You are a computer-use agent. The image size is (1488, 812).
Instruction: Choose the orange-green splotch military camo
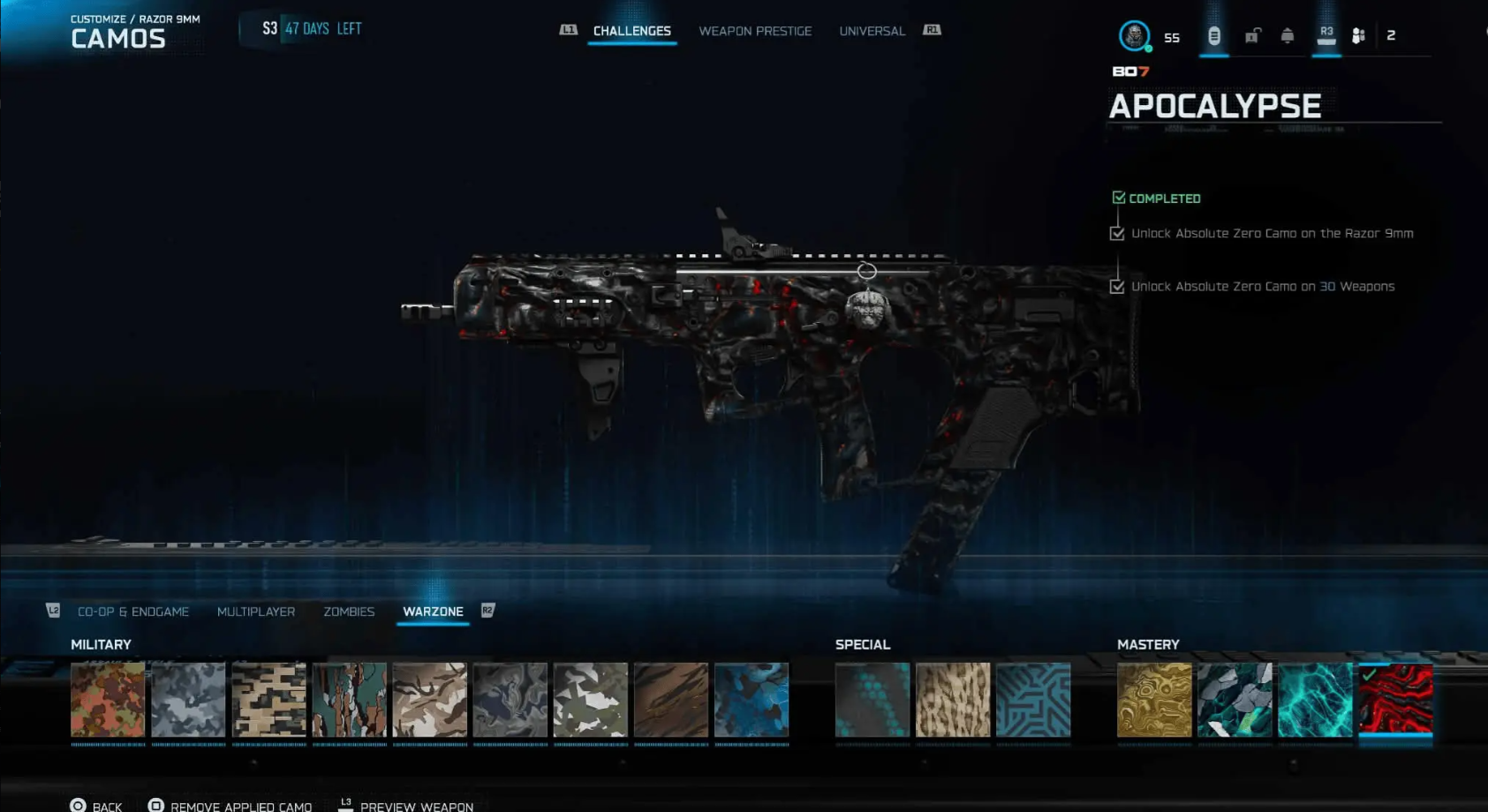[x=108, y=700]
